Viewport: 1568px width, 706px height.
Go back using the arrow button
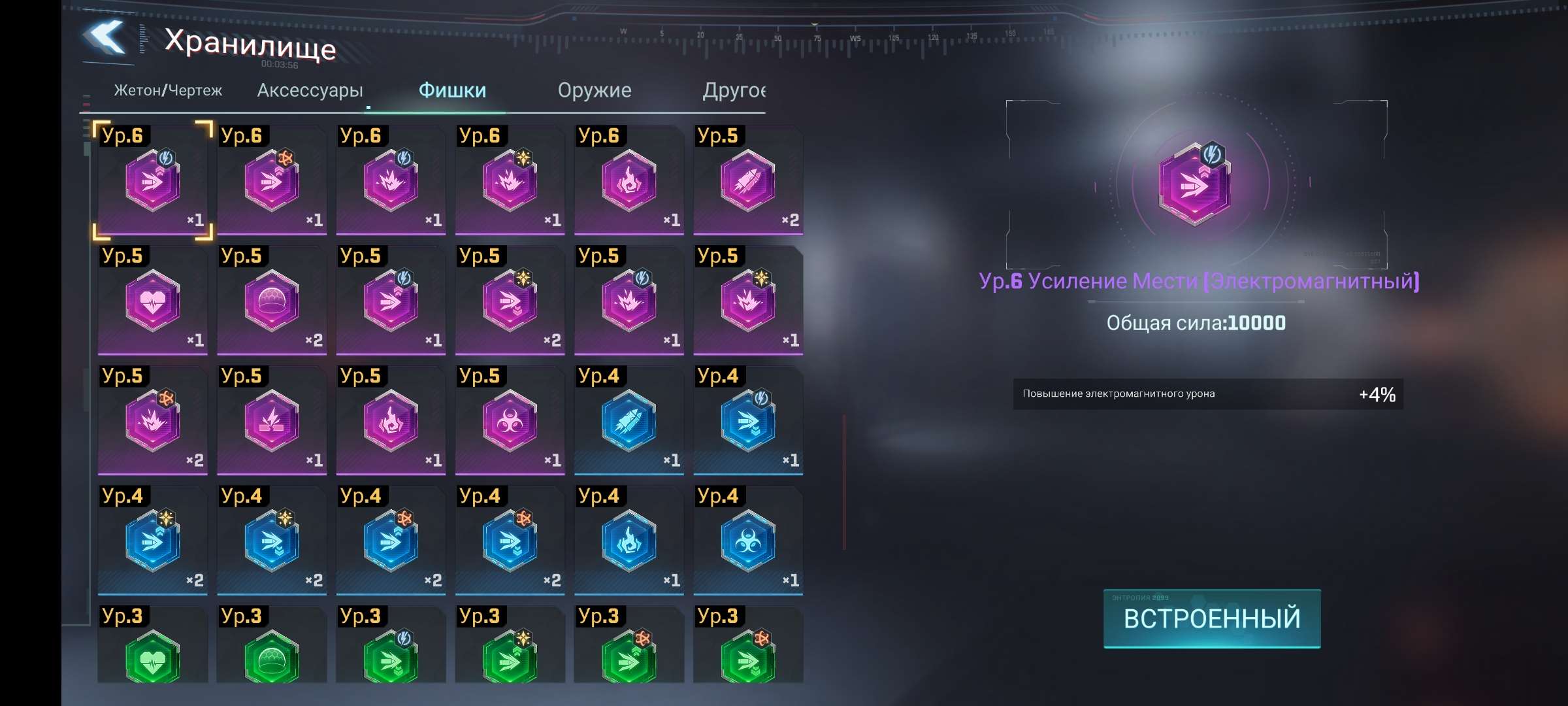click(105, 38)
